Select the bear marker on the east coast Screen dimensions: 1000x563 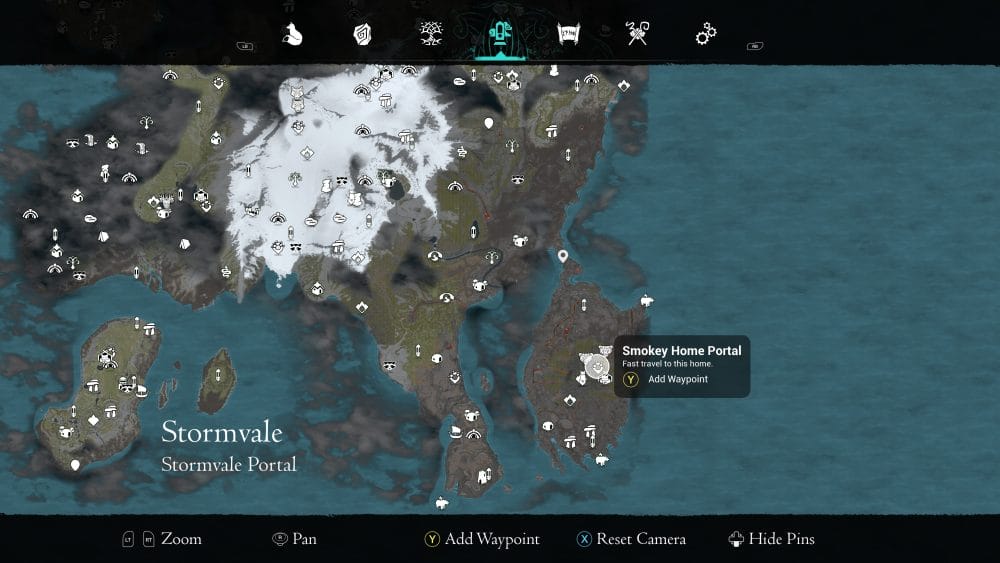647,300
